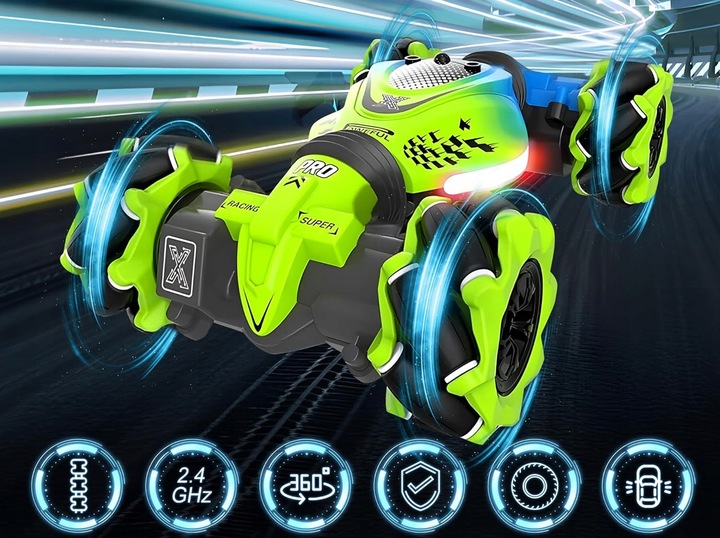Screen dimensions: 720x538
Task: Choose the 360° rotation icon
Action: (x=305, y=485)
